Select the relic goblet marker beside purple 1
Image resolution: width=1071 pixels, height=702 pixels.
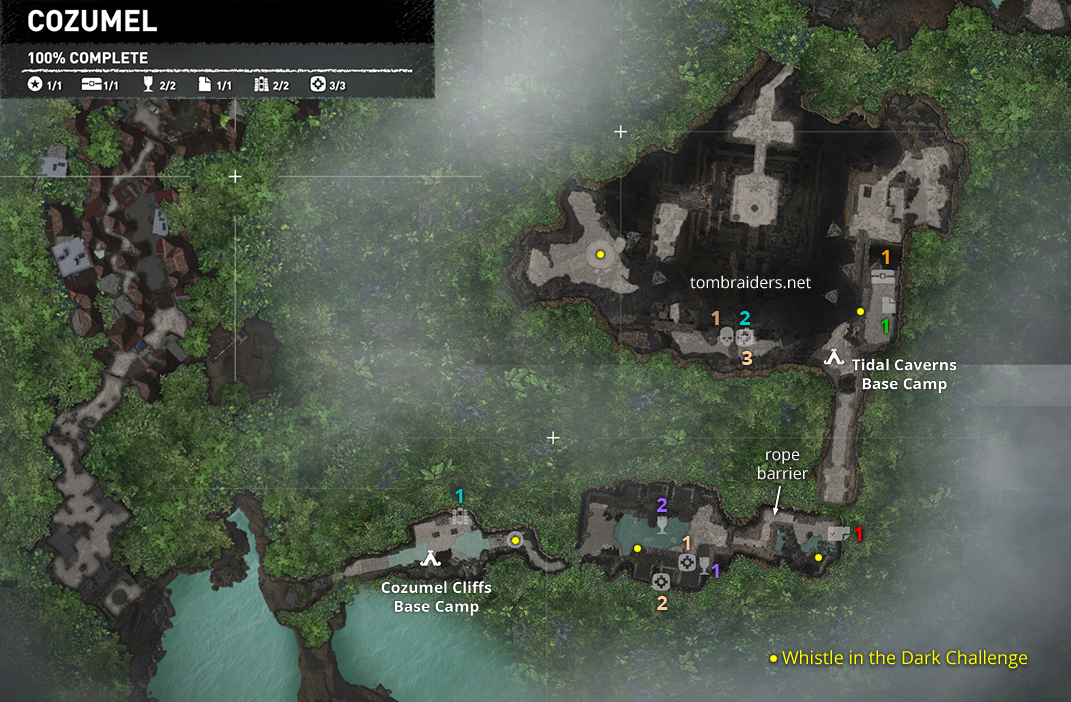(x=704, y=566)
